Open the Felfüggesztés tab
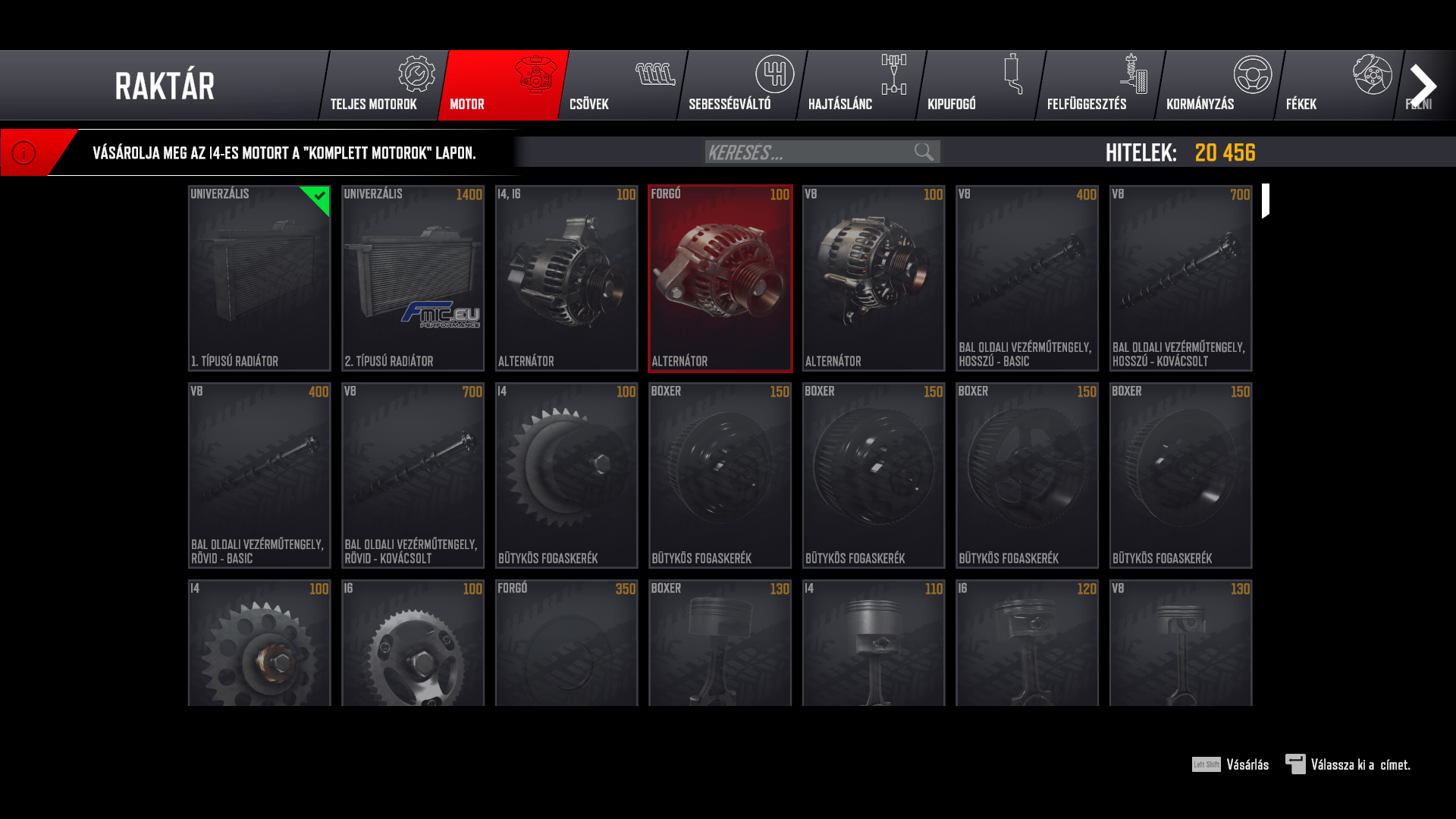 point(1100,86)
